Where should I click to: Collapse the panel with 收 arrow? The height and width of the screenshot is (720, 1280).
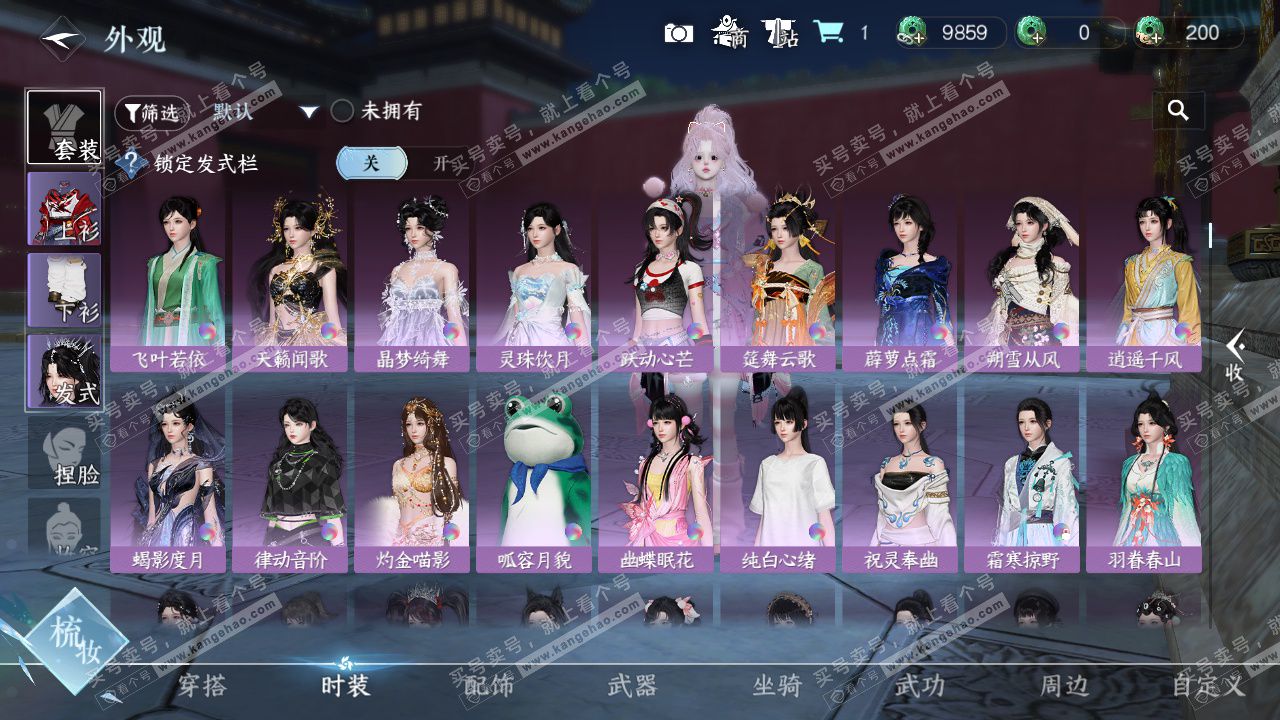(x=1236, y=356)
